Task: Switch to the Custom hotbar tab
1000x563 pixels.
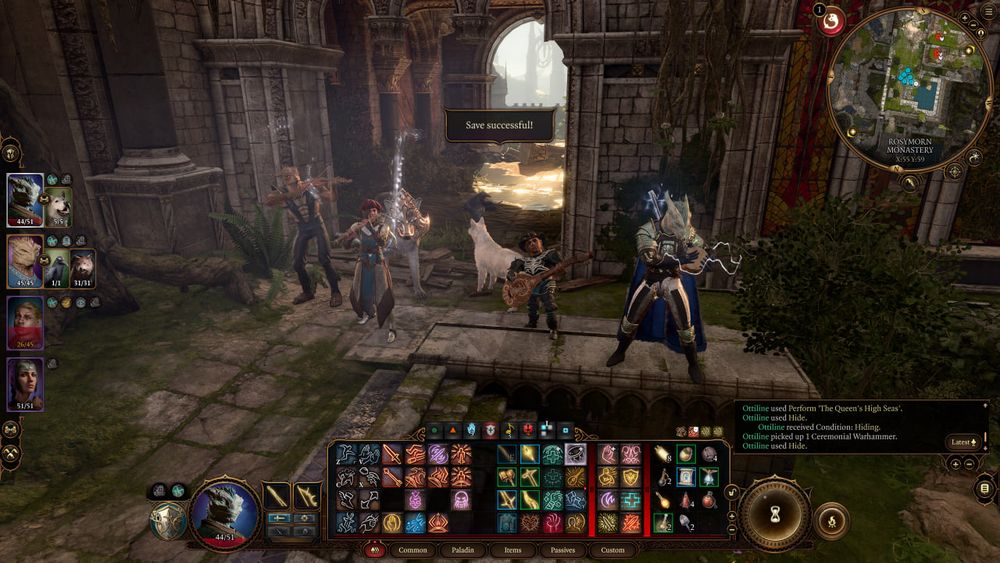Action: (612, 550)
